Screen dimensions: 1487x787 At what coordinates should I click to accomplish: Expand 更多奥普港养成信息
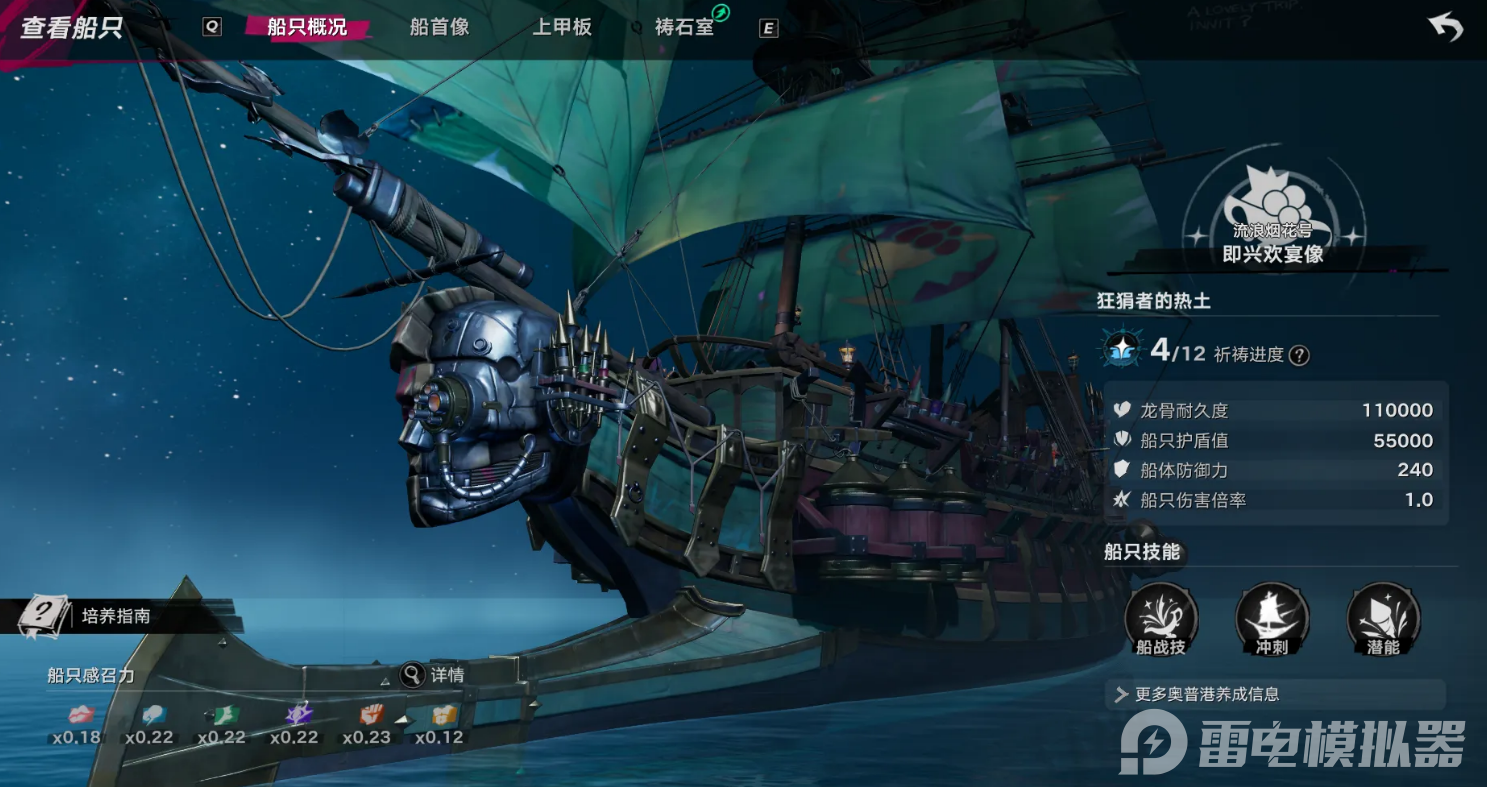pyautogui.click(x=1275, y=694)
